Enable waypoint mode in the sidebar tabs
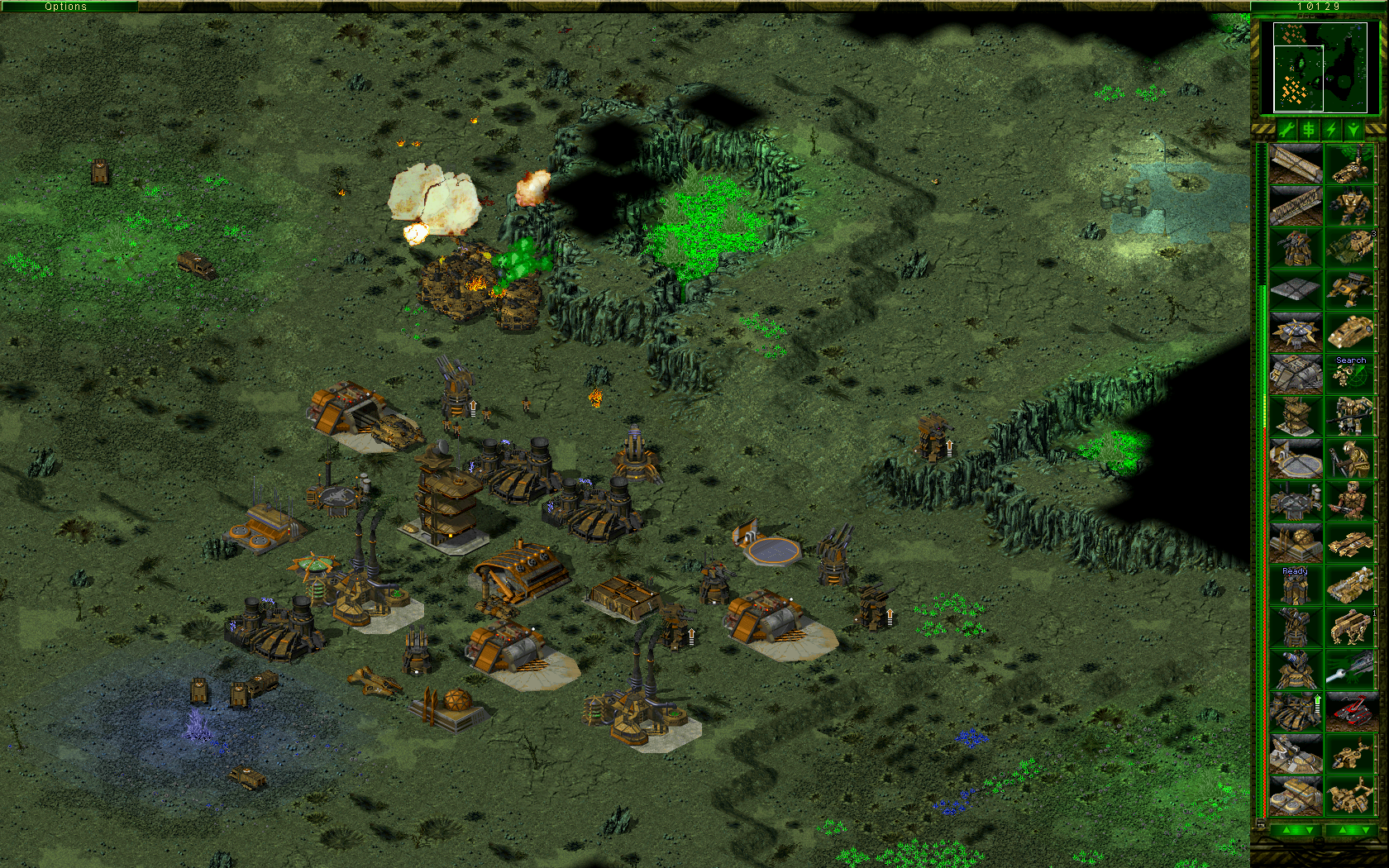Screen dimensions: 1389x868 click(x=1353, y=129)
